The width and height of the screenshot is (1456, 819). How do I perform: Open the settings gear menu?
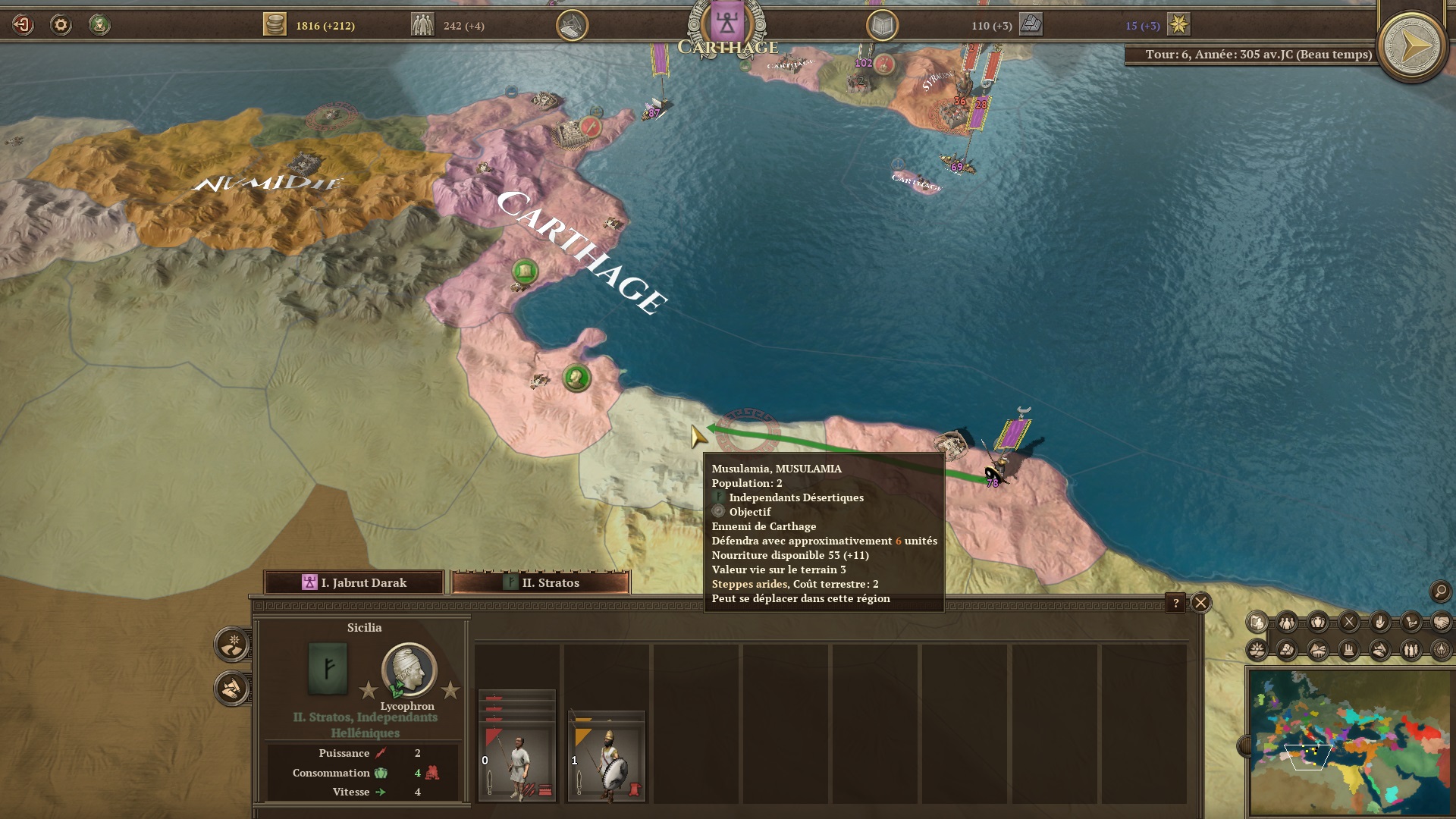61,25
